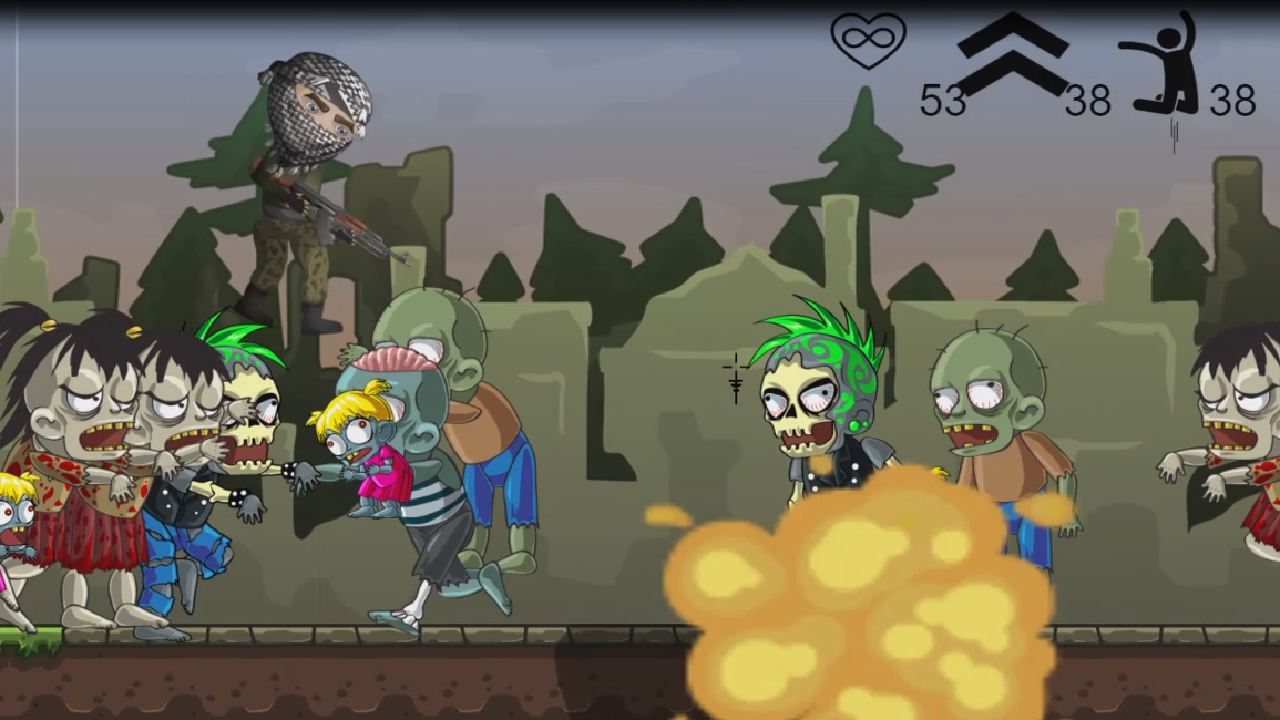Image resolution: width=1280 pixels, height=720 pixels.
Task: Click the infinity lives heart icon
Action: click(869, 42)
